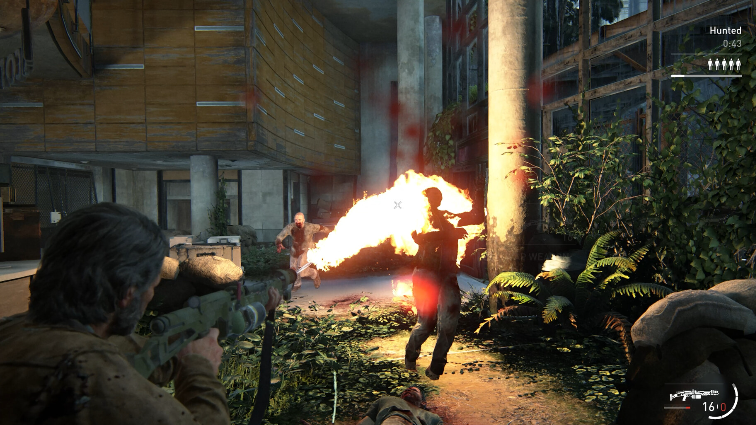Click the Hunted objective tracker

[725, 31]
